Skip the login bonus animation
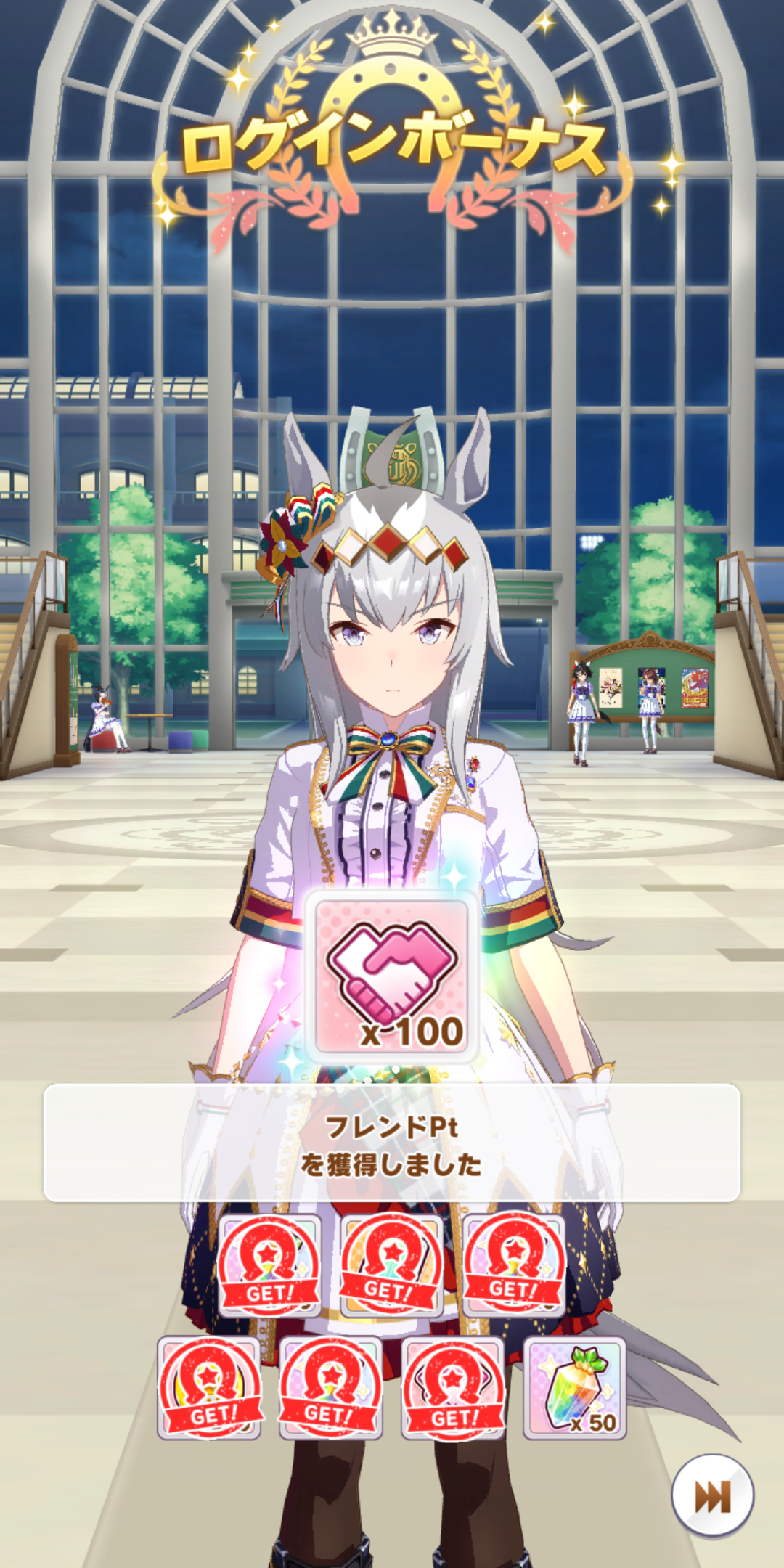 pyautogui.click(x=712, y=1495)
